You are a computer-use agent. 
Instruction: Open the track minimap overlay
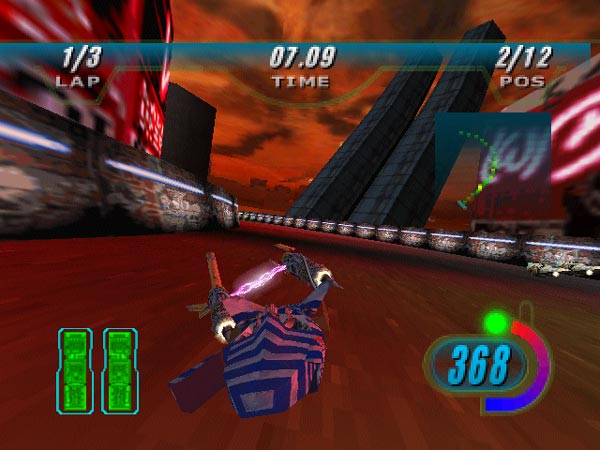coord(492,165)
